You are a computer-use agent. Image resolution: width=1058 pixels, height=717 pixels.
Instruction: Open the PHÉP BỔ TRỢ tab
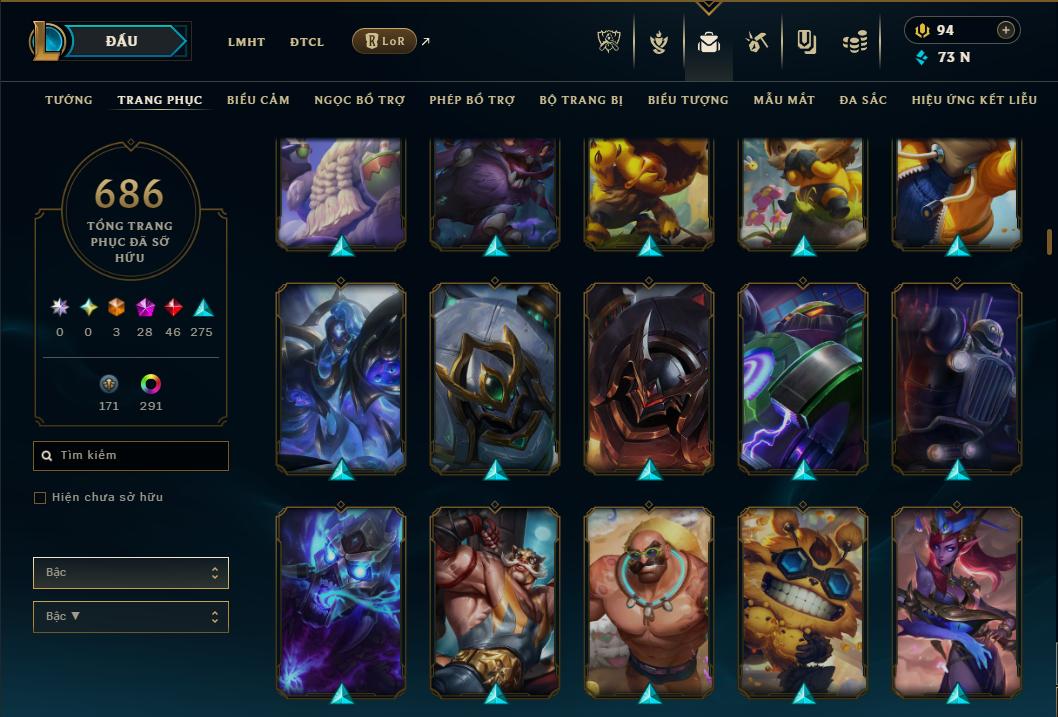pyautogui.click(x=472, y=100)
